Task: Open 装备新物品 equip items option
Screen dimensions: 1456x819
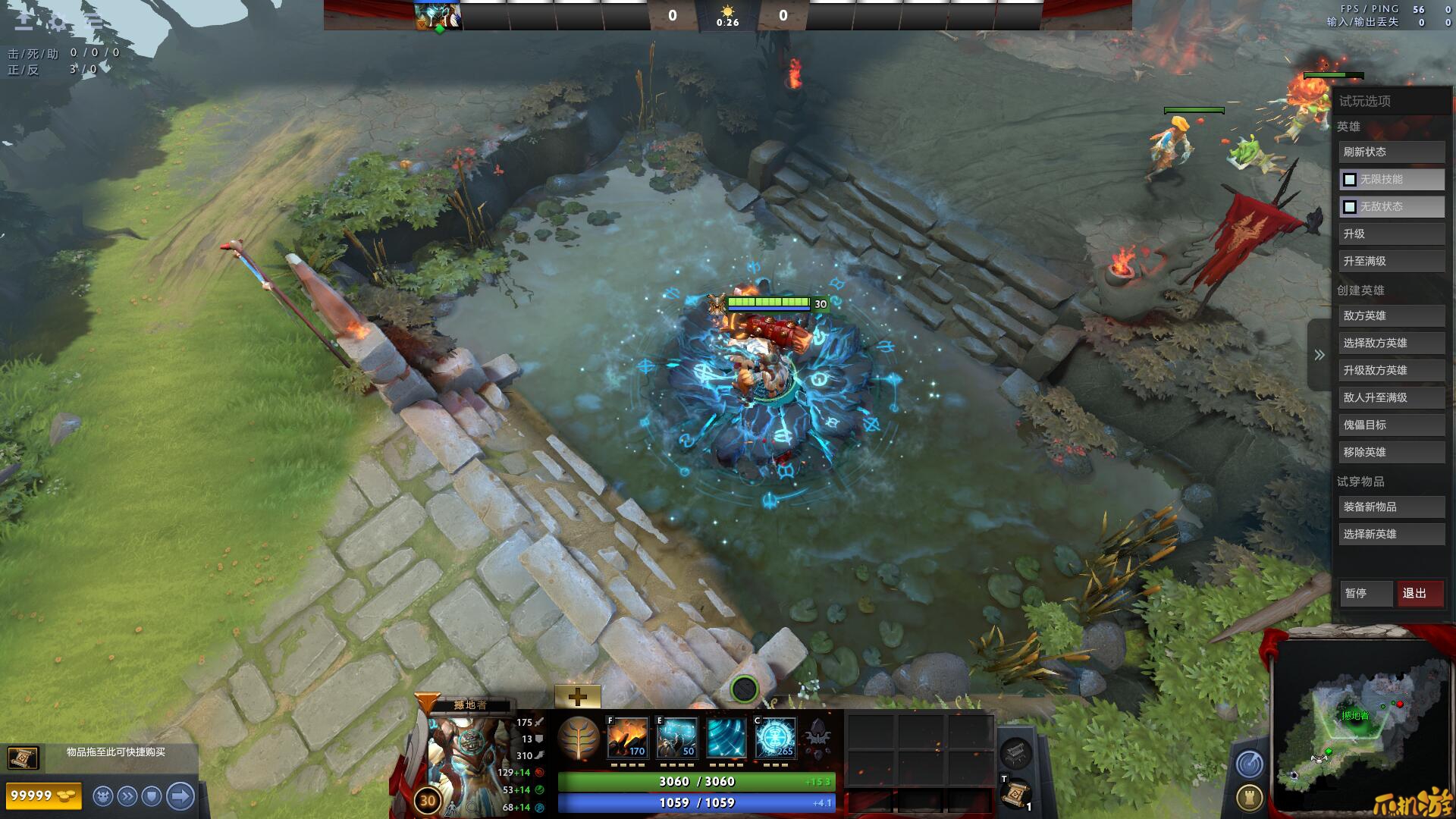Action: click(x=1391, y=507)
